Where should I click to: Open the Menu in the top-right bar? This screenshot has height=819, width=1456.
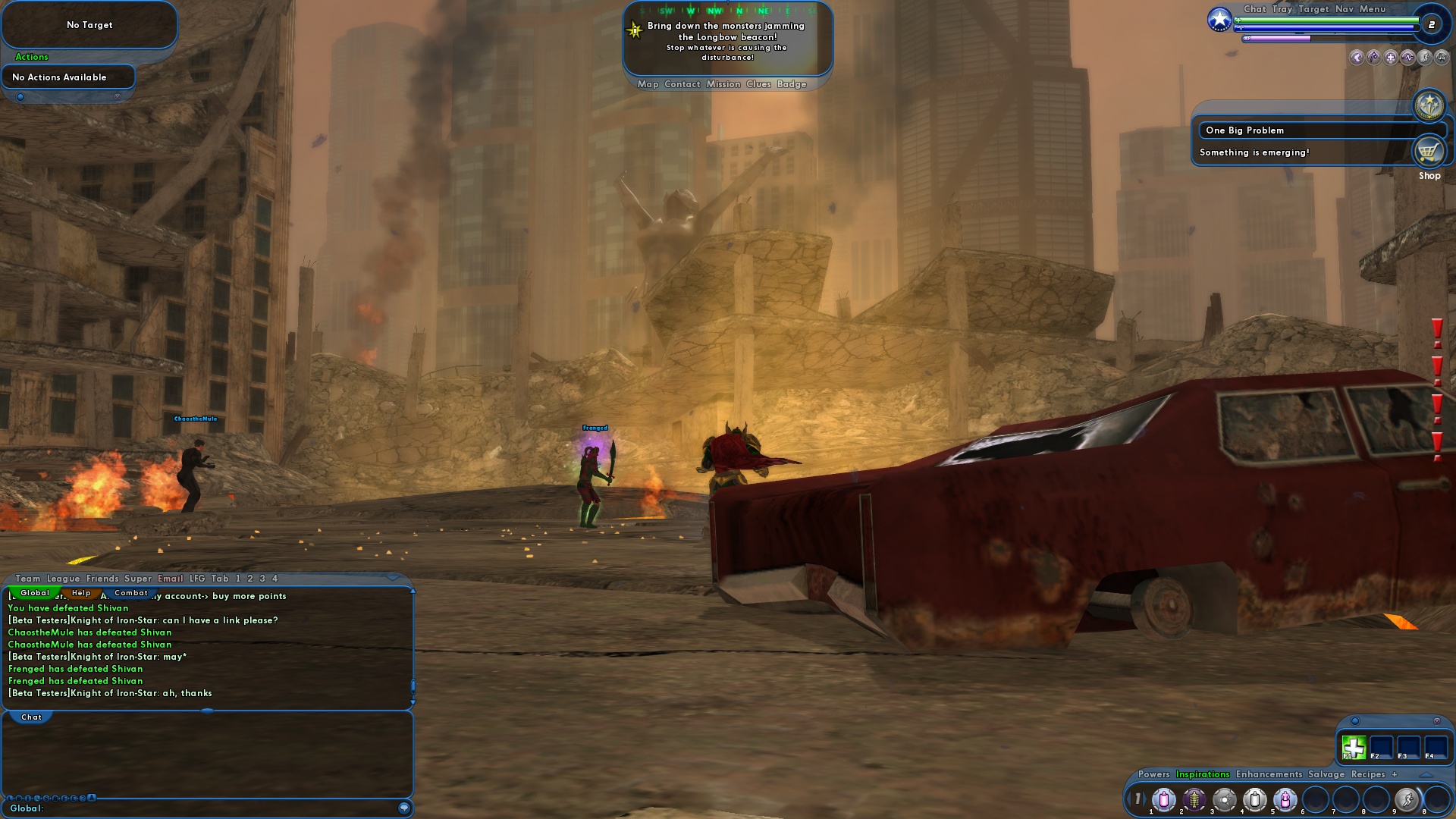click(x=1372, y=10)
